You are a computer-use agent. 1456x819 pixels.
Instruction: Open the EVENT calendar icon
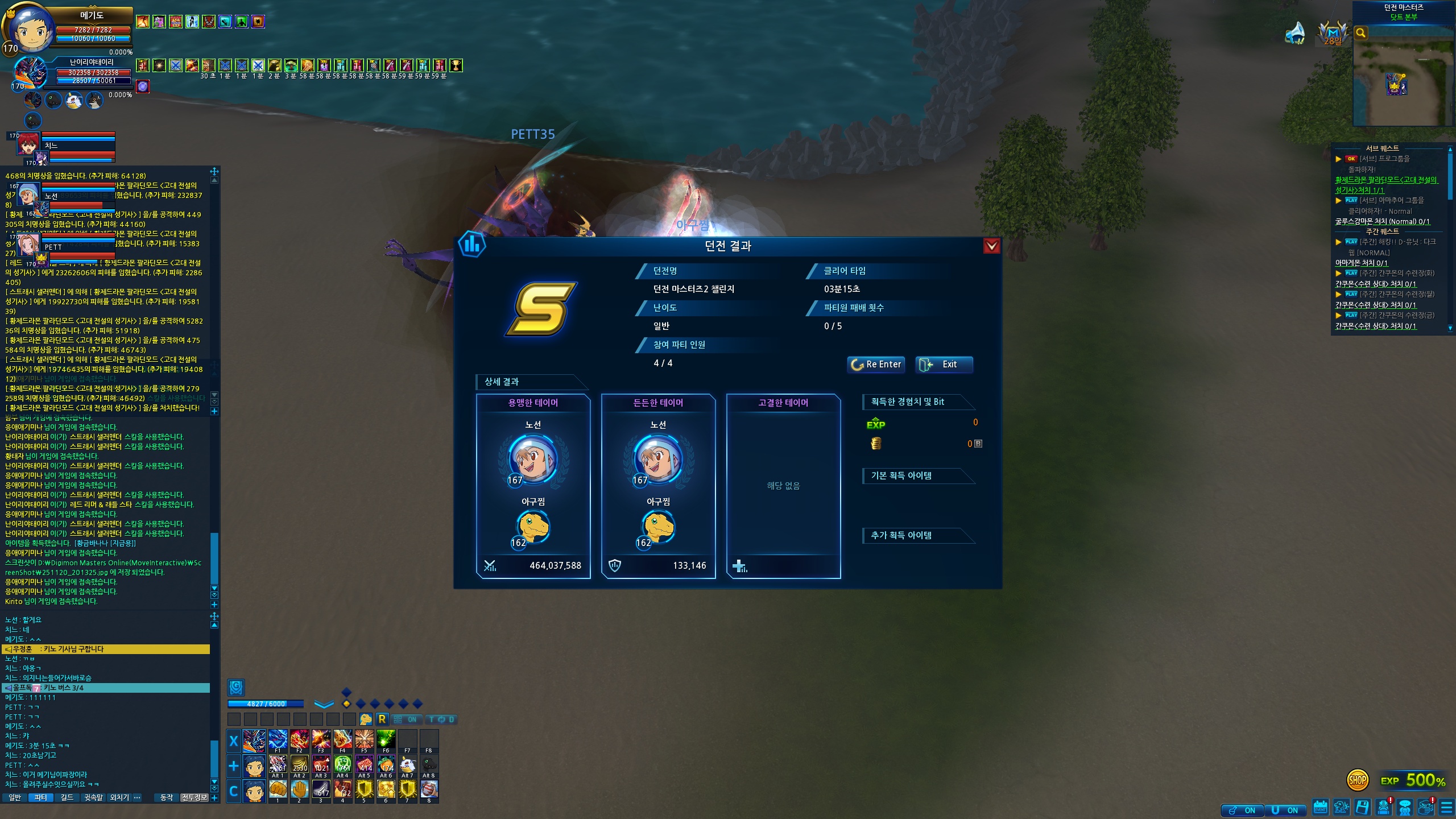click(x=1320, y=807)
